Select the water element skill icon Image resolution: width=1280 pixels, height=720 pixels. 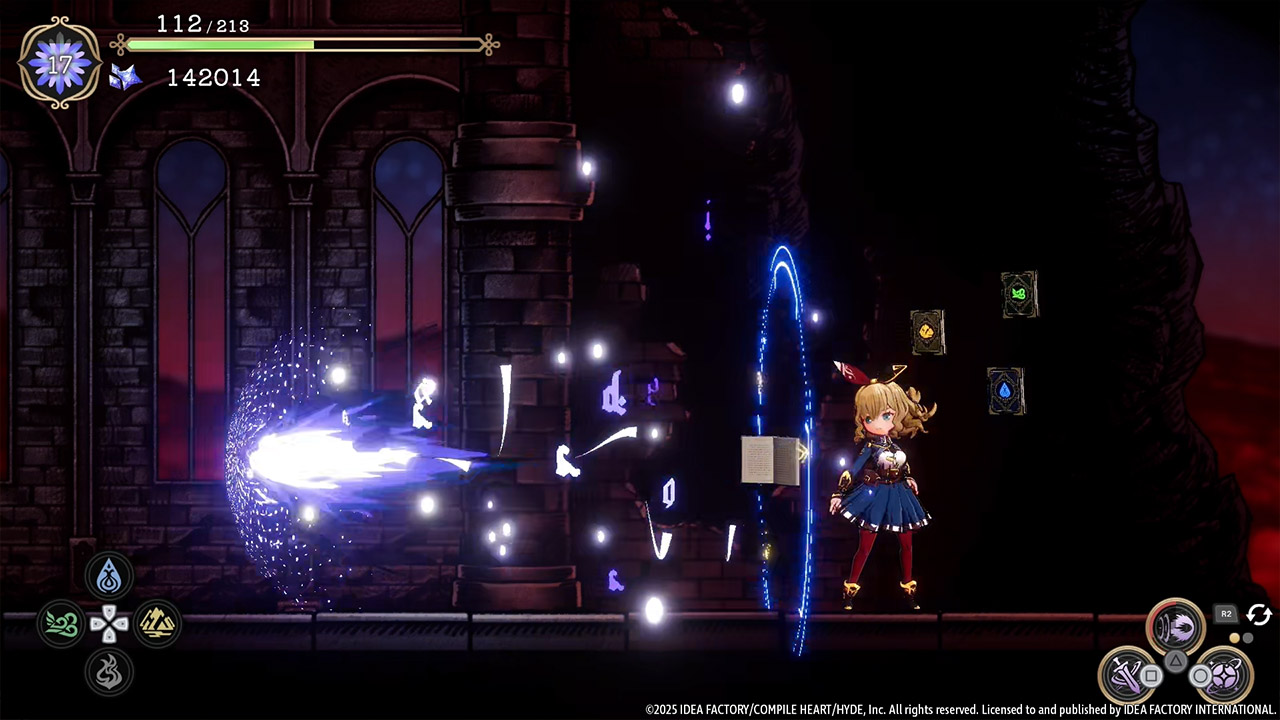coord(108,574)
